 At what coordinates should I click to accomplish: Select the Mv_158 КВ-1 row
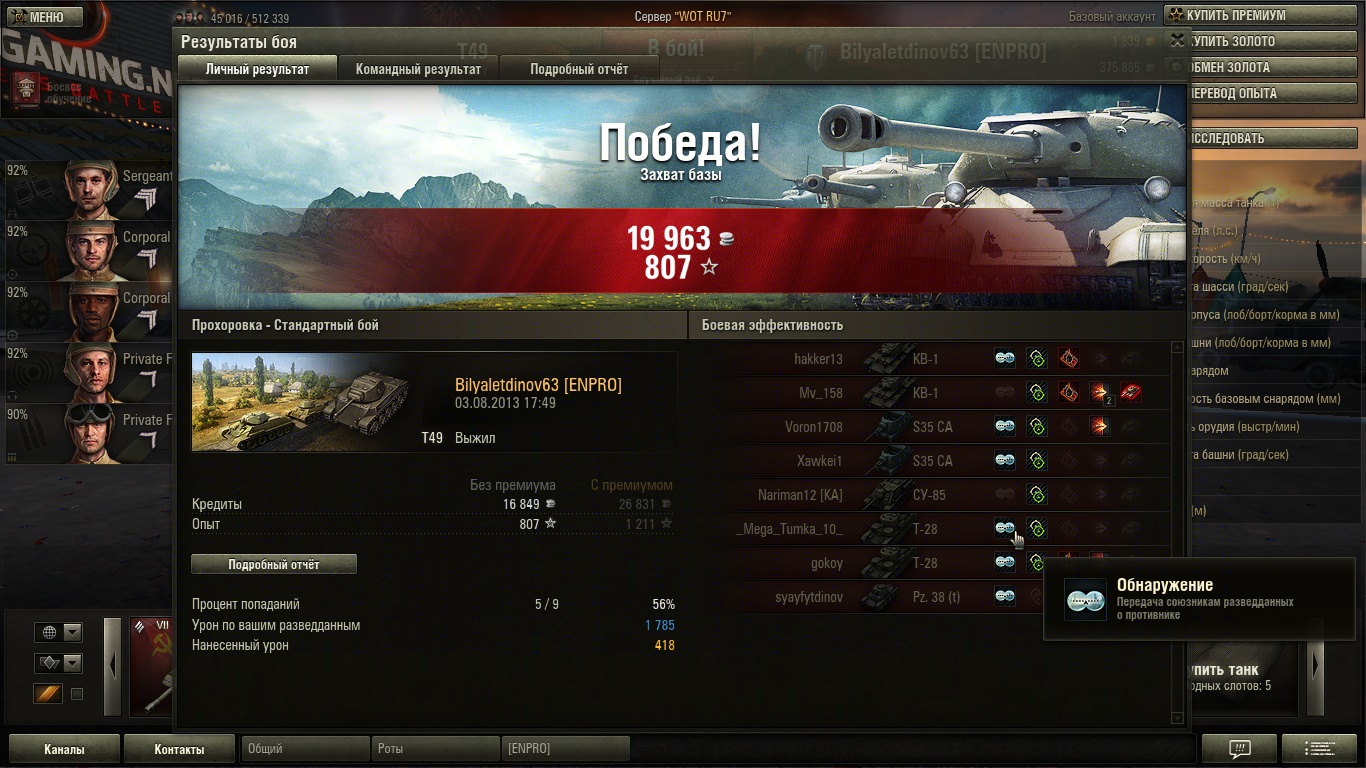click(x=820, y=393)
